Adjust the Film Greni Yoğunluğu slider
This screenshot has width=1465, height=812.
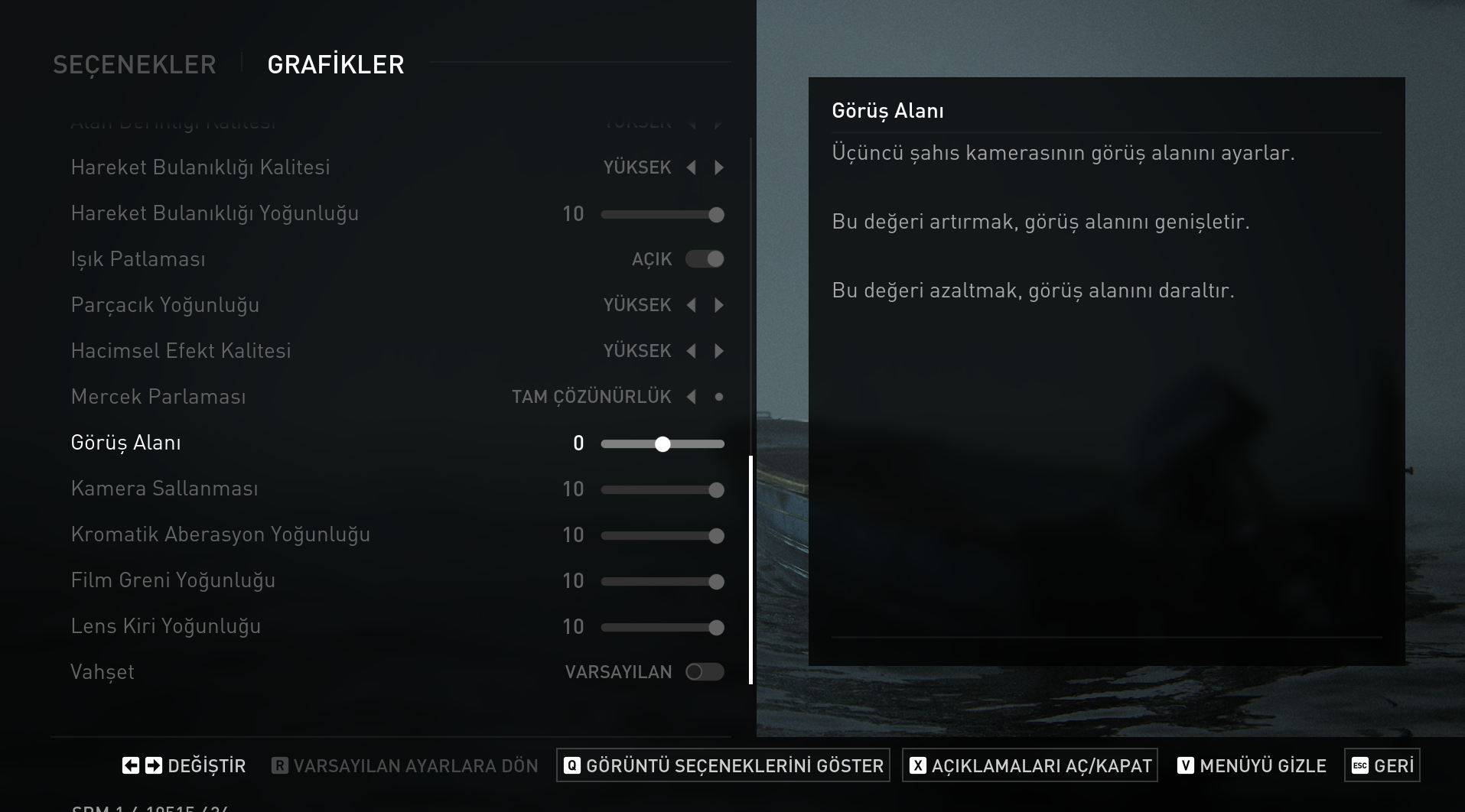coord(663,582)
